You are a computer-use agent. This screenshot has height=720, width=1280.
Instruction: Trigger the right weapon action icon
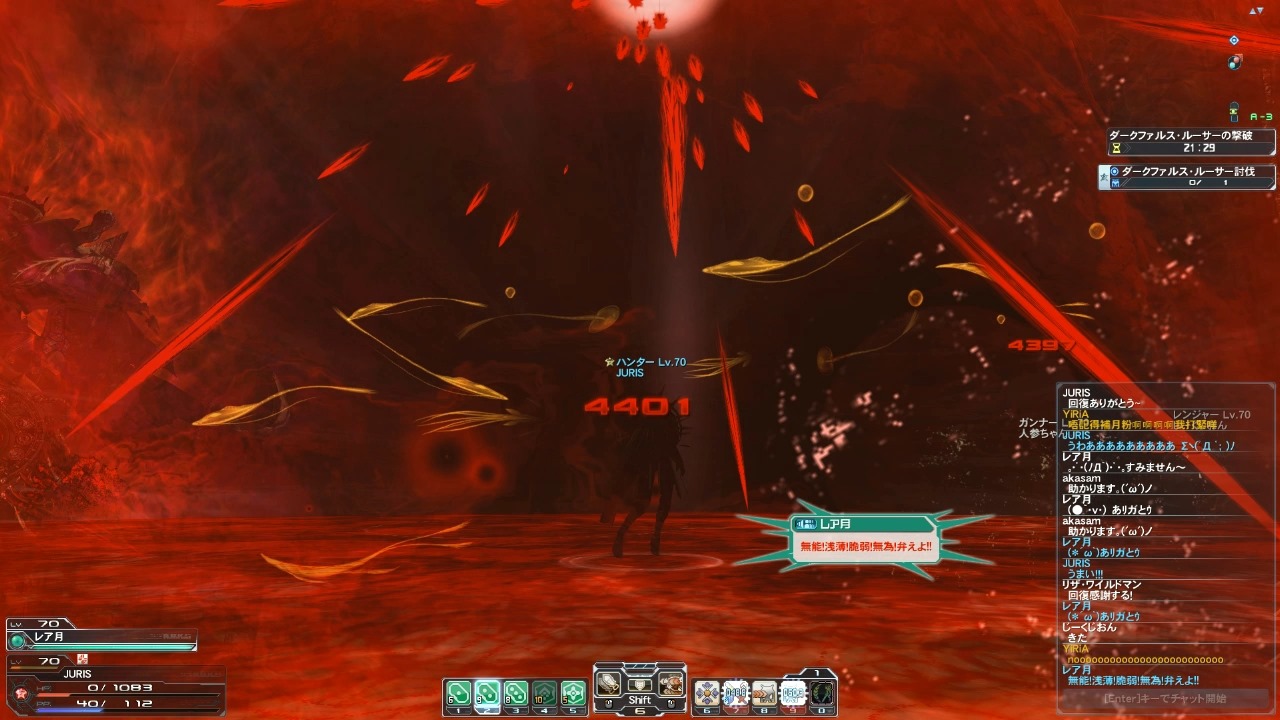[671, 684]
